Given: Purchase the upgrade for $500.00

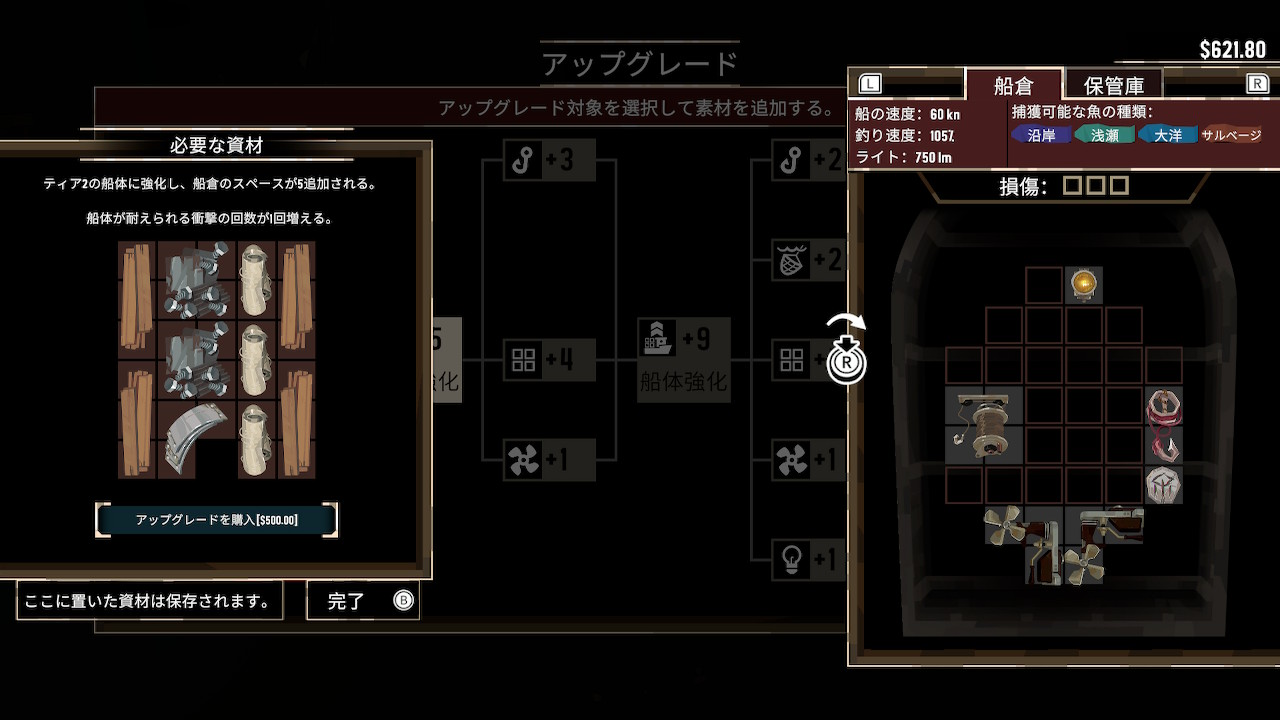Looking at the screenshot, I should click(x=217, y=520).
